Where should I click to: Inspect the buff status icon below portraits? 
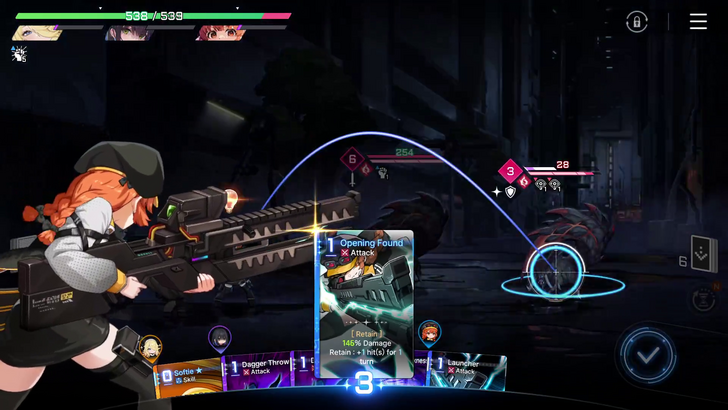pos(18,54)
